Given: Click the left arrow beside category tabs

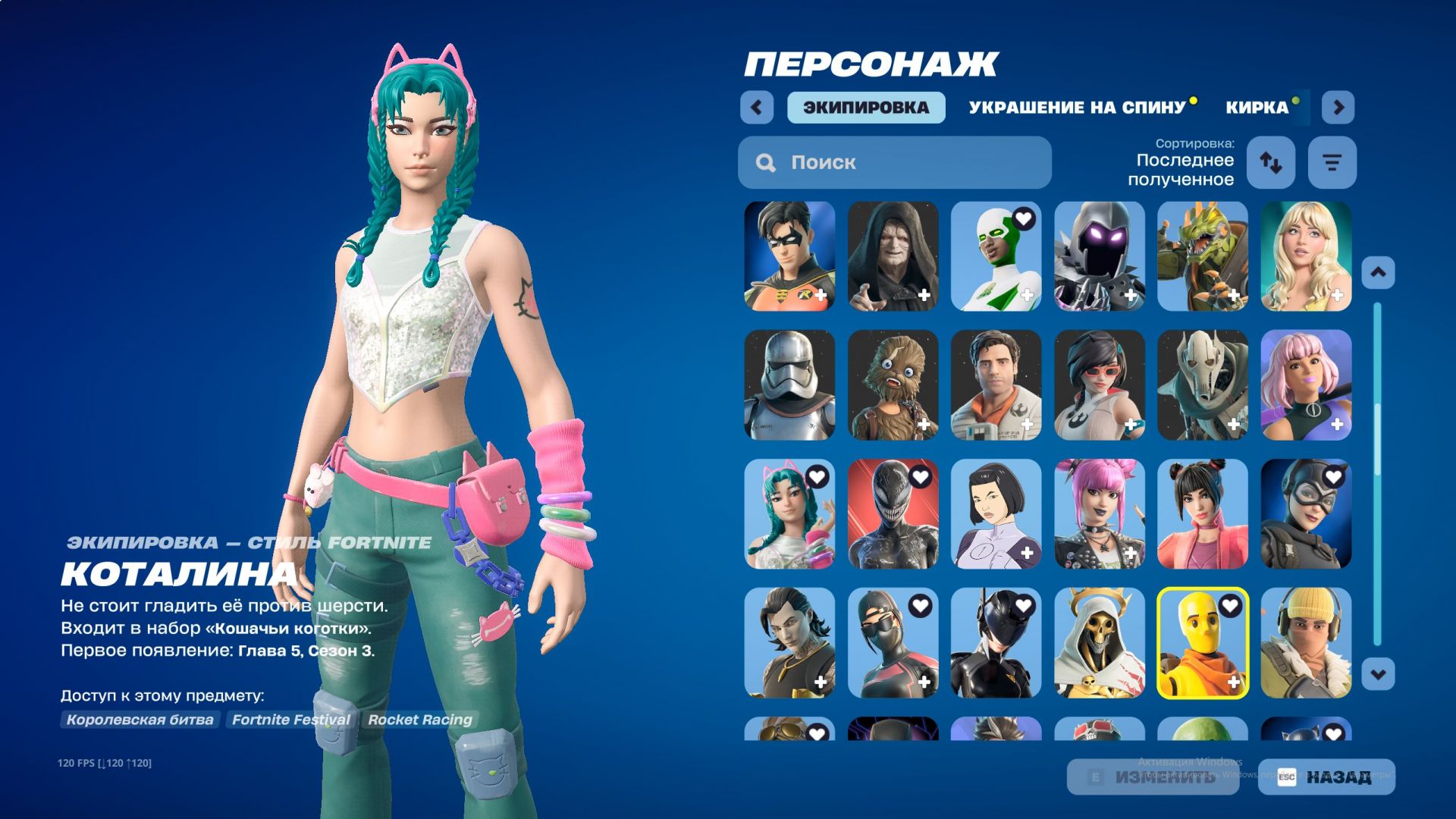Looking at the screenshot, I should tap(757, 108).
